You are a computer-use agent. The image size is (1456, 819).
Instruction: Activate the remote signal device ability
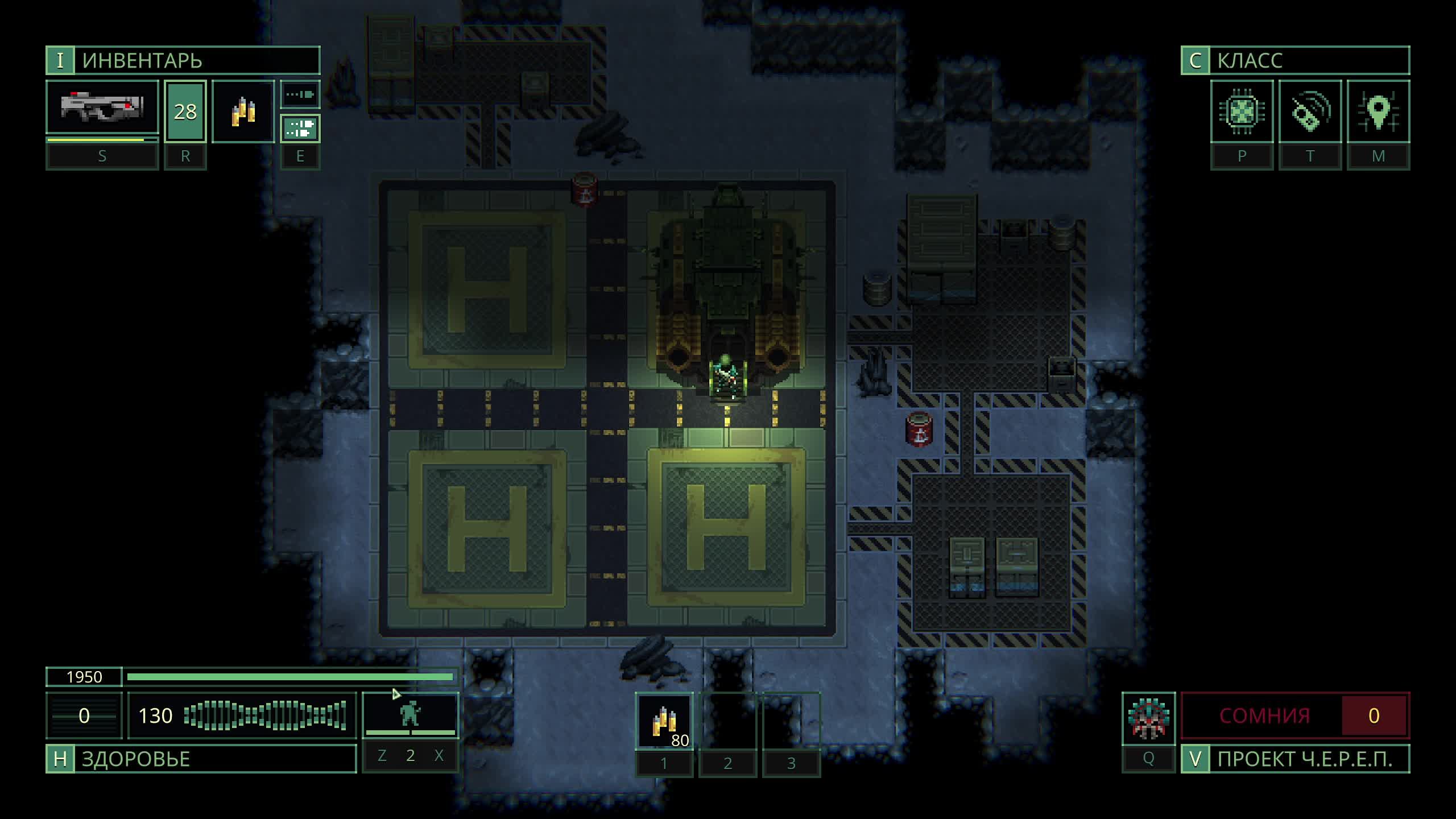(x=1310, y=111)
